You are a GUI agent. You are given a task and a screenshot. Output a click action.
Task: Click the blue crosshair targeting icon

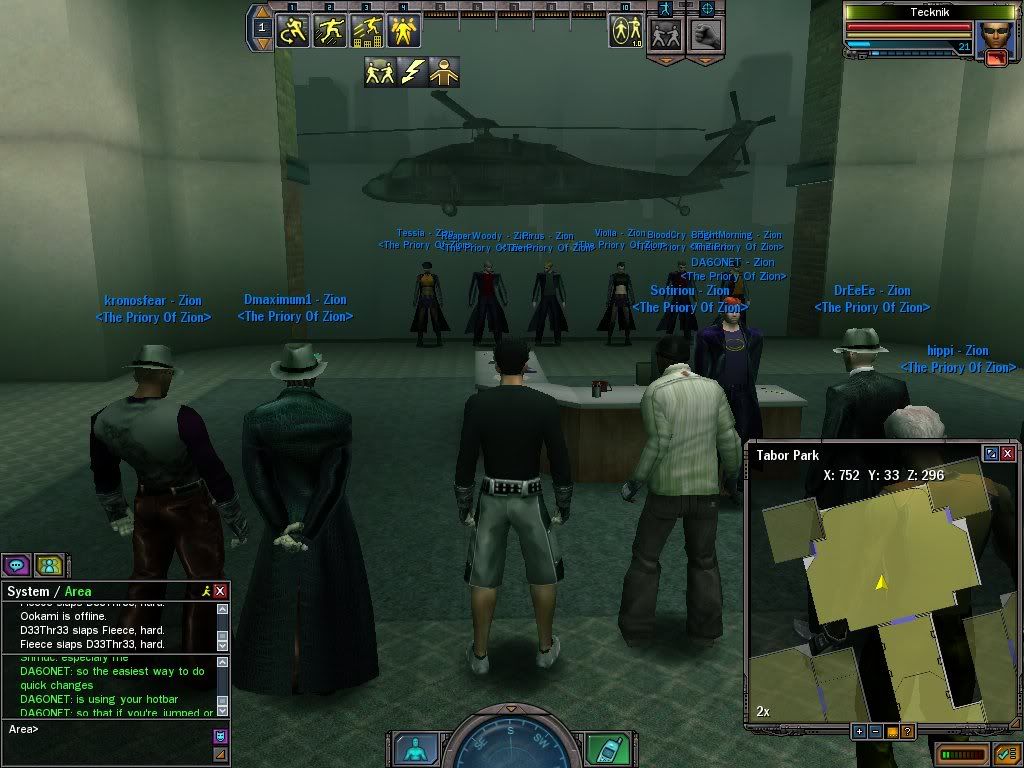(707, 8)
